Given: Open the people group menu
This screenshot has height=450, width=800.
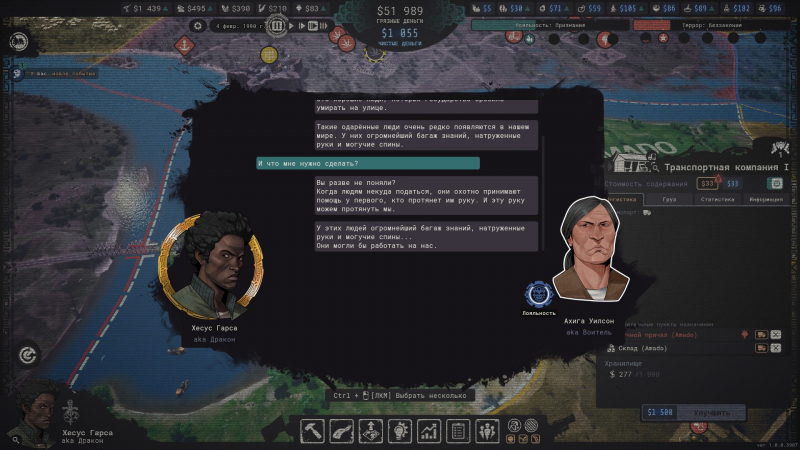Looking at the screenshot, I should coord(488,431).
